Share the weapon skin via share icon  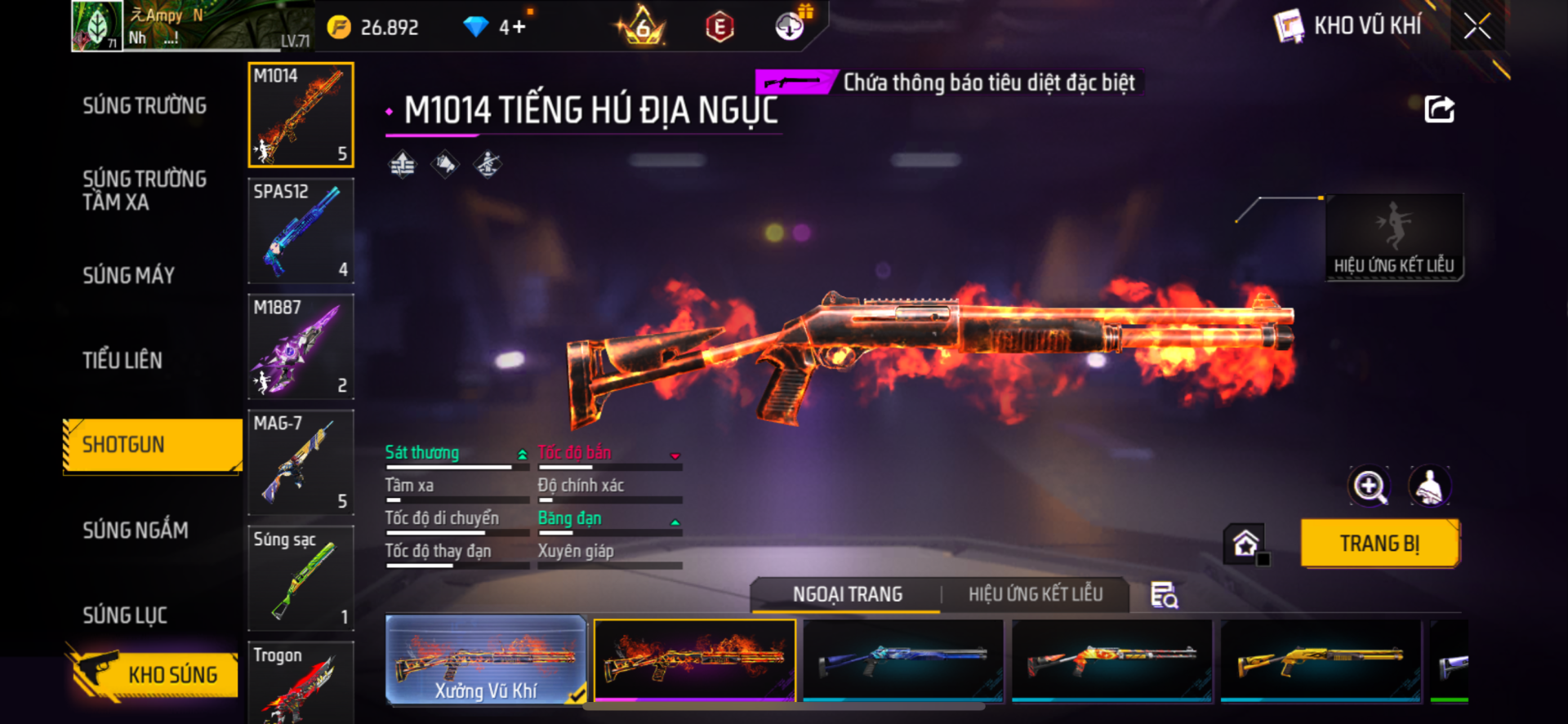[1439, 109]
